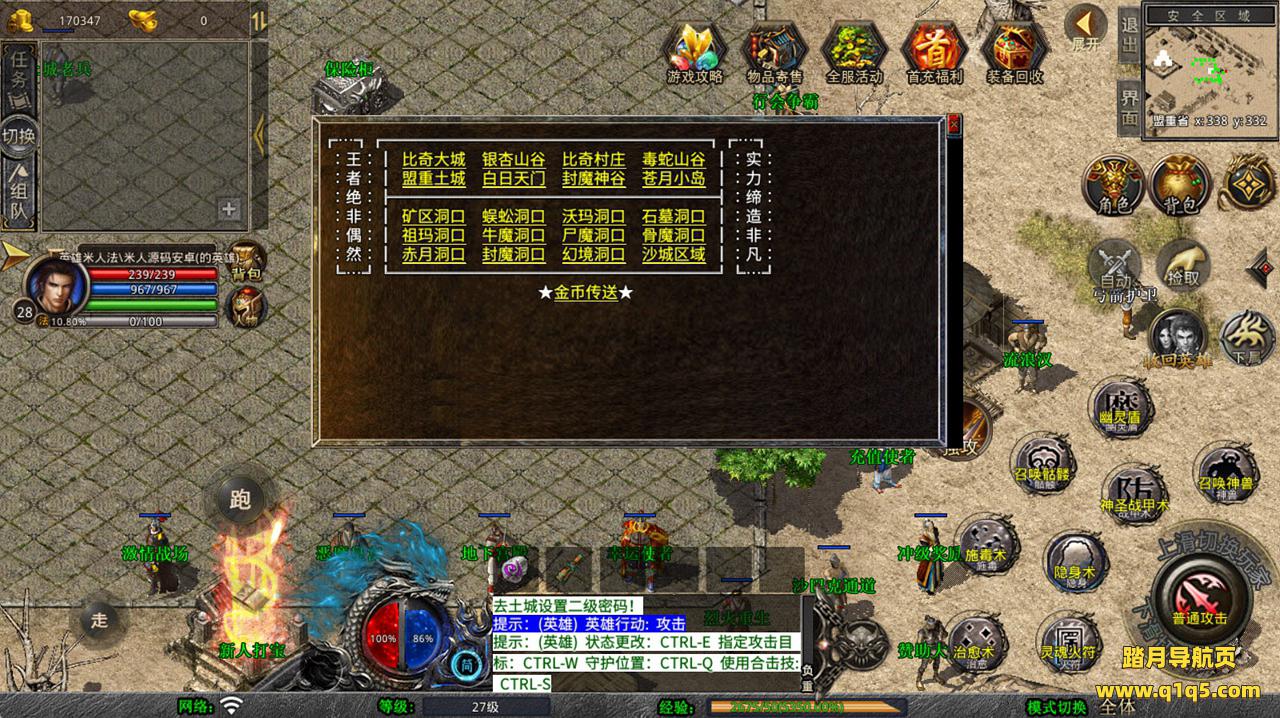This screenshot has width=1280, height=718.
Task: Activate the 召唤神兽 summon beast skill
Action: tap(1226, 474)
